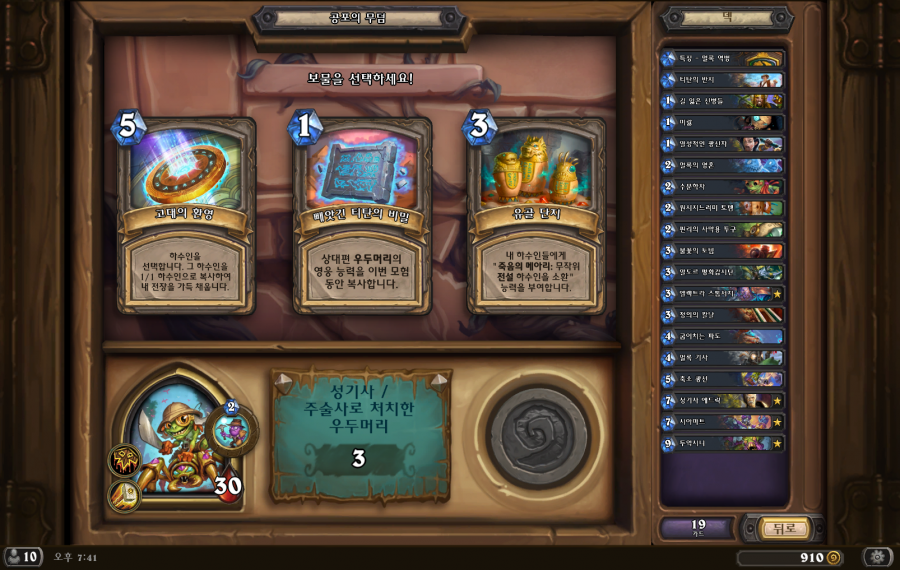
Task: Select 티탄의 반지 in the deck list
Action: [722, 80]
